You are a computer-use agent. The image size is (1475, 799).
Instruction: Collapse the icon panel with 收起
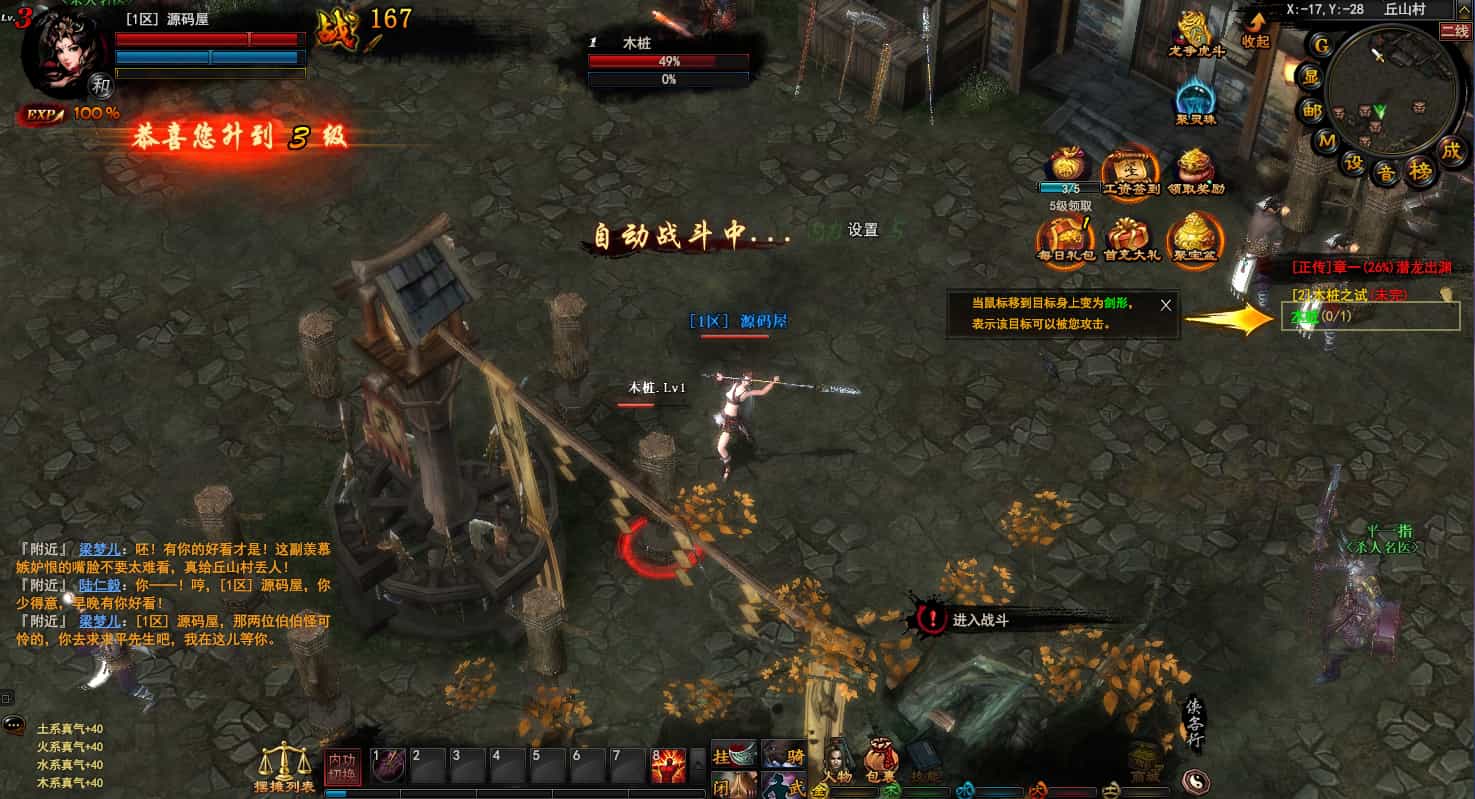pos(1255,28)
